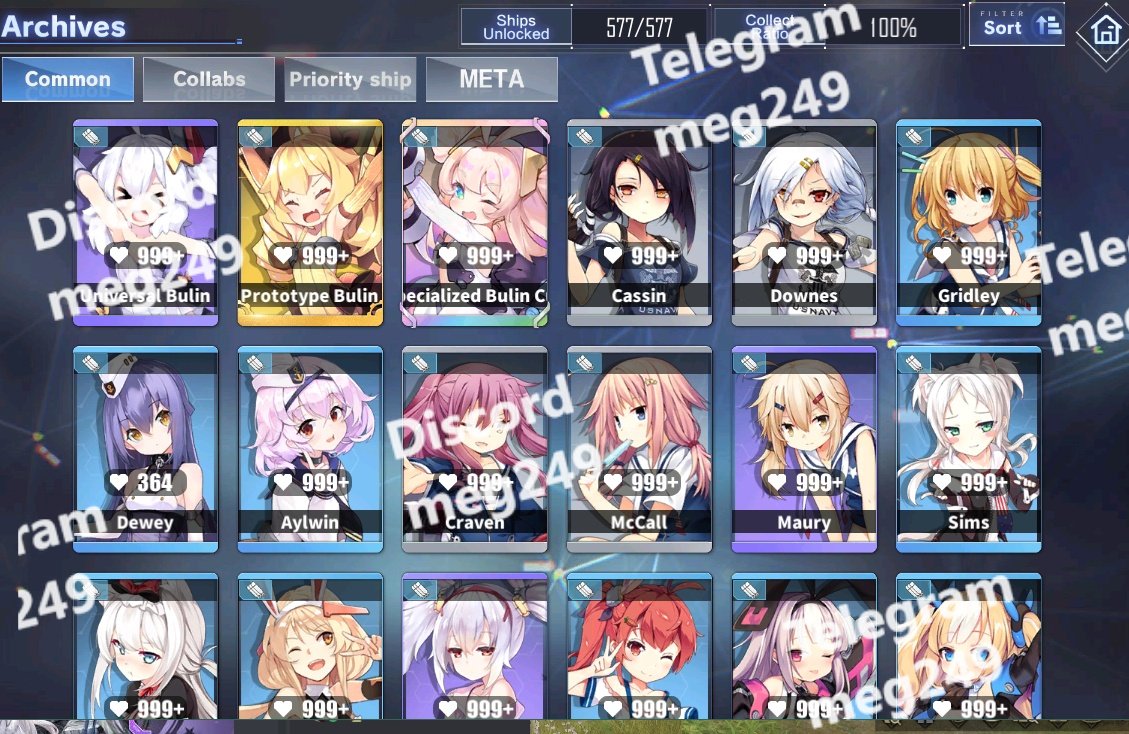Return to the home screen

[1105, 31]
